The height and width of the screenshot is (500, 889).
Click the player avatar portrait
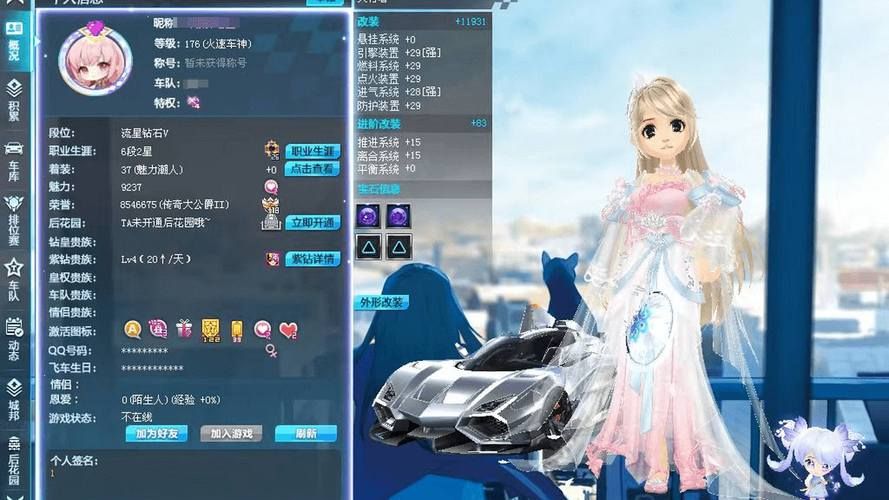point(96,61)
